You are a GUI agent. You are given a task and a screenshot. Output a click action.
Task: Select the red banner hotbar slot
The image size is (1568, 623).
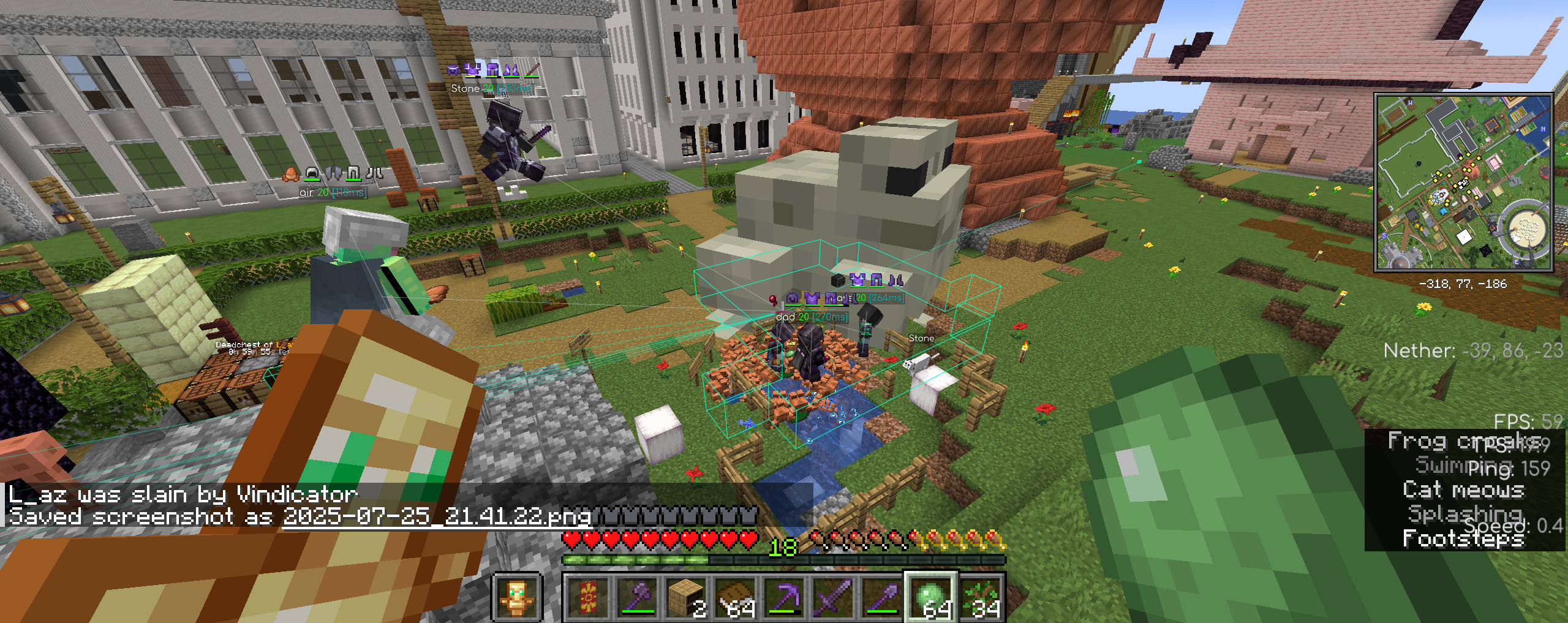click(587, 598)
